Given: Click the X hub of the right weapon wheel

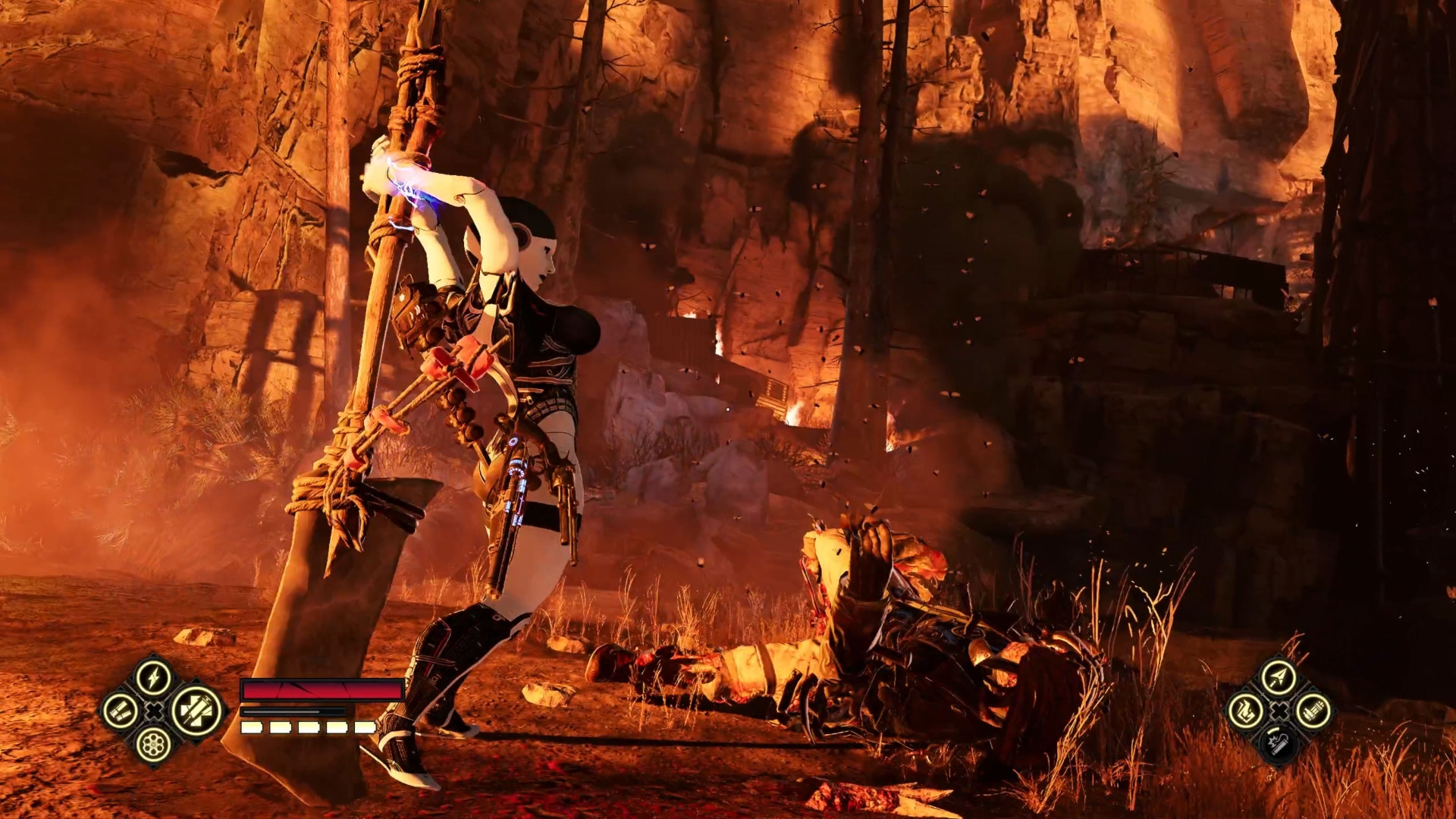Looking at the screenshot, I should click(1279, 710).
